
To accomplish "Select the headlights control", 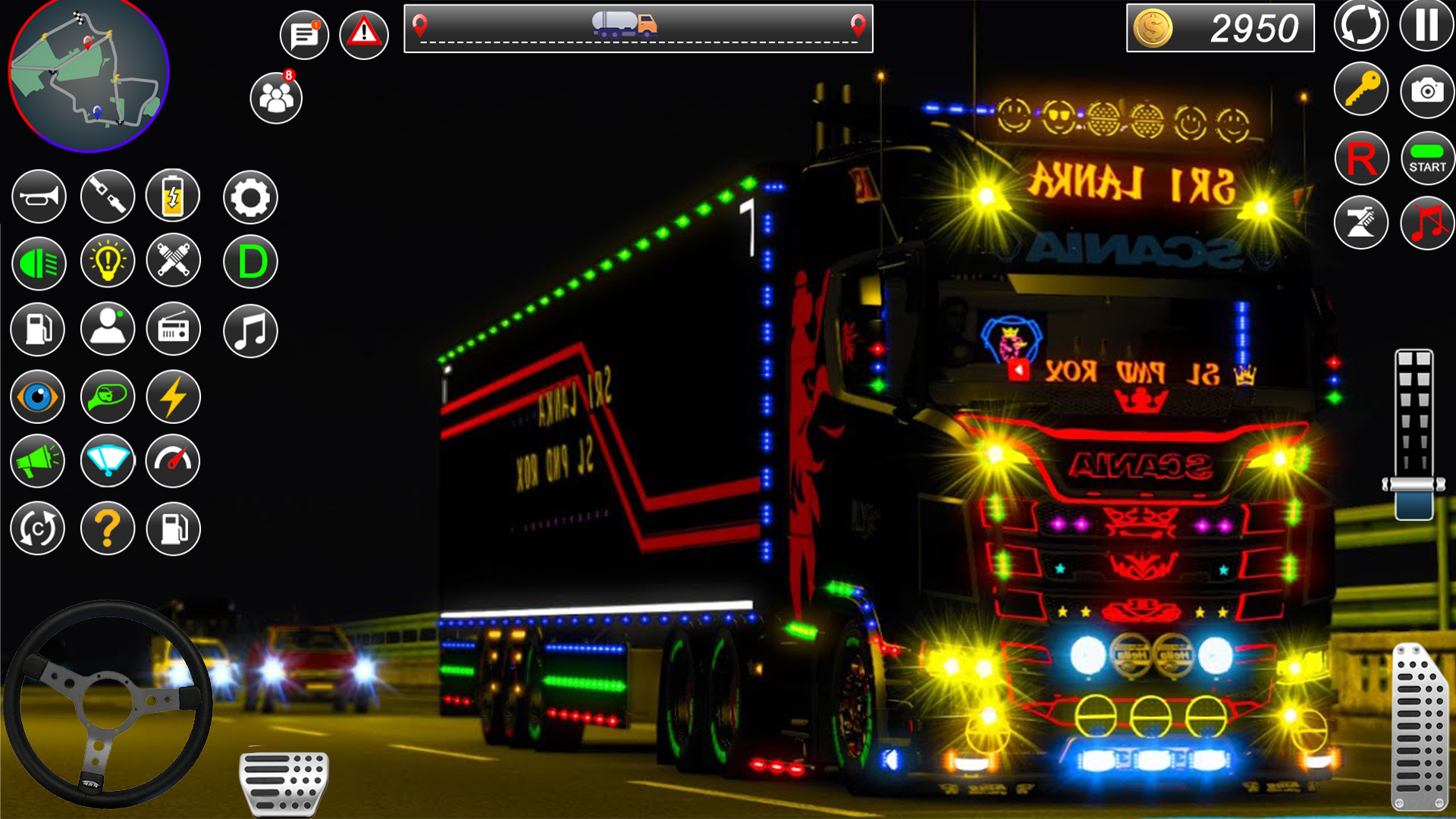I will (38, 262).
